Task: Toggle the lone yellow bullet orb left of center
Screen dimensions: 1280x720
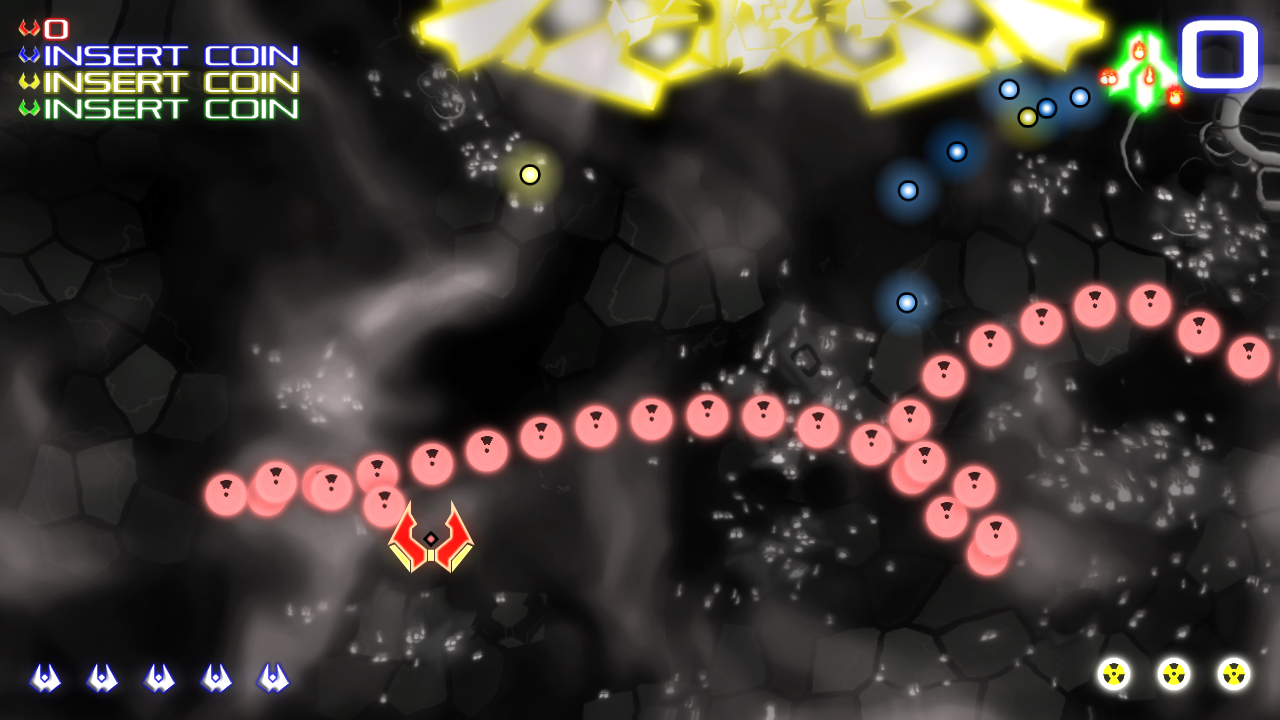Action: point(530,176)
